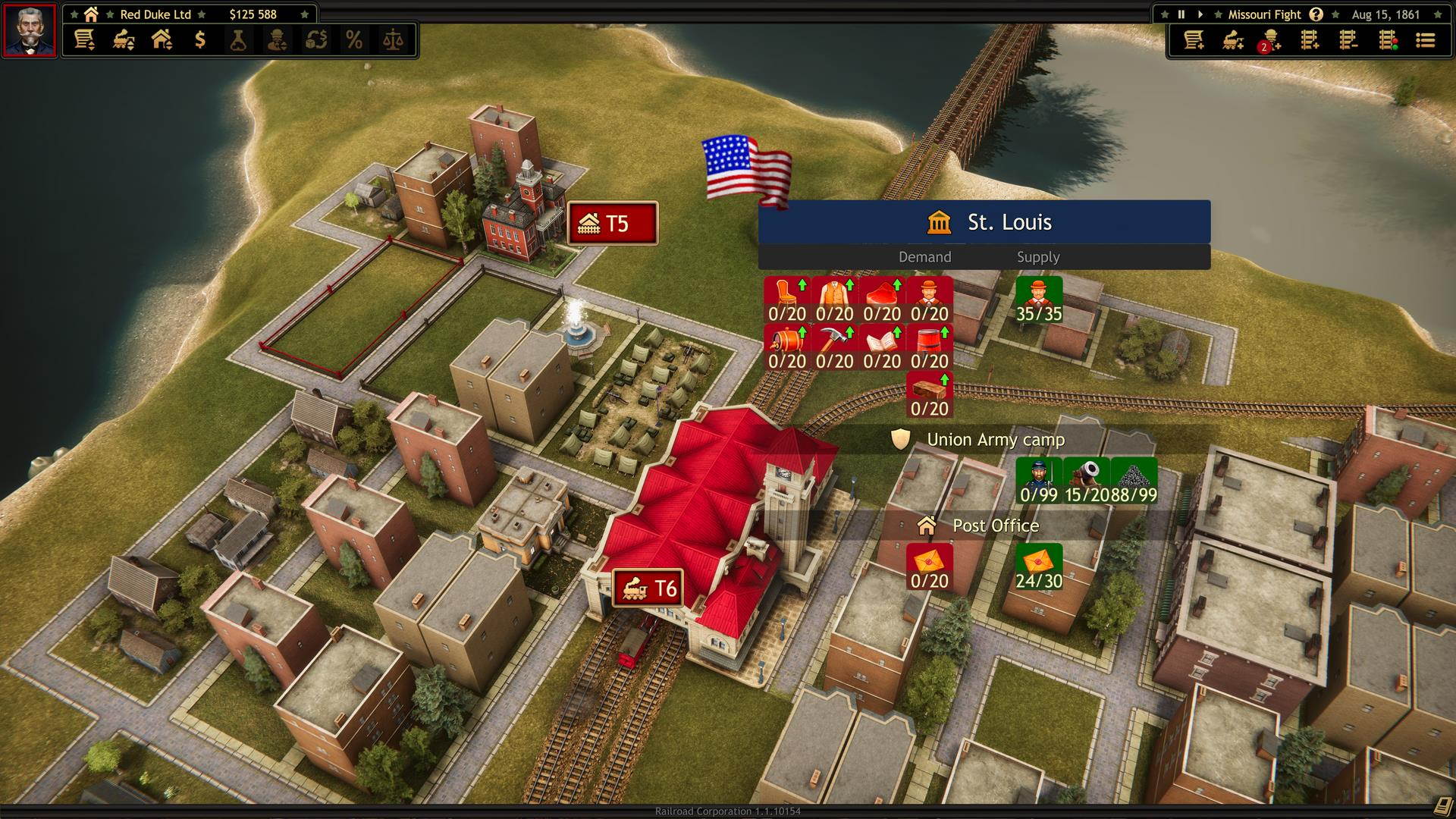Screen dimensions: 1456x819
Task: Remove track using the rail-minus icon
Action: [x=1348, y=42]
